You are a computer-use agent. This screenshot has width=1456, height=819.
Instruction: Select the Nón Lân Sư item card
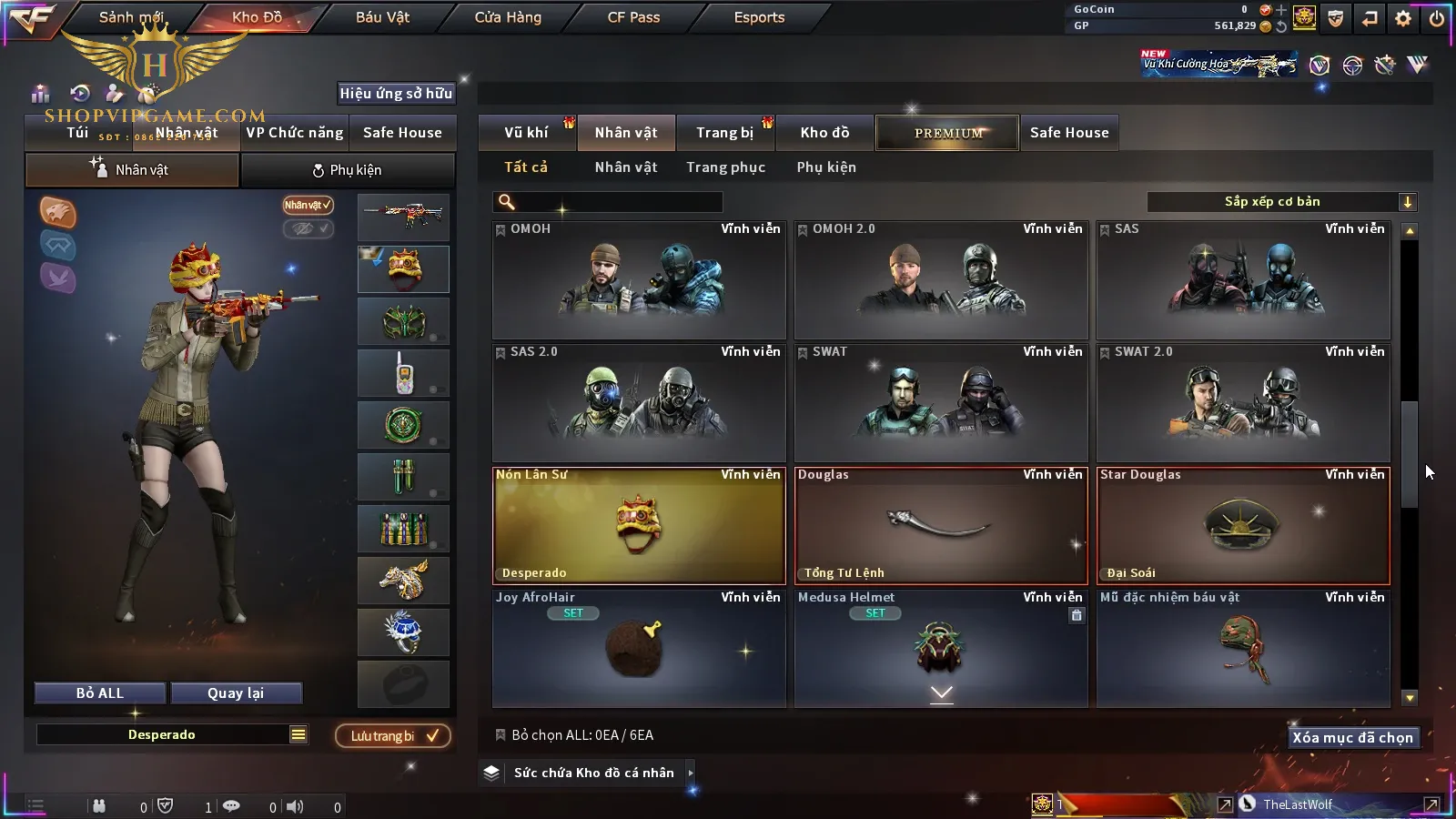[639, 526]
